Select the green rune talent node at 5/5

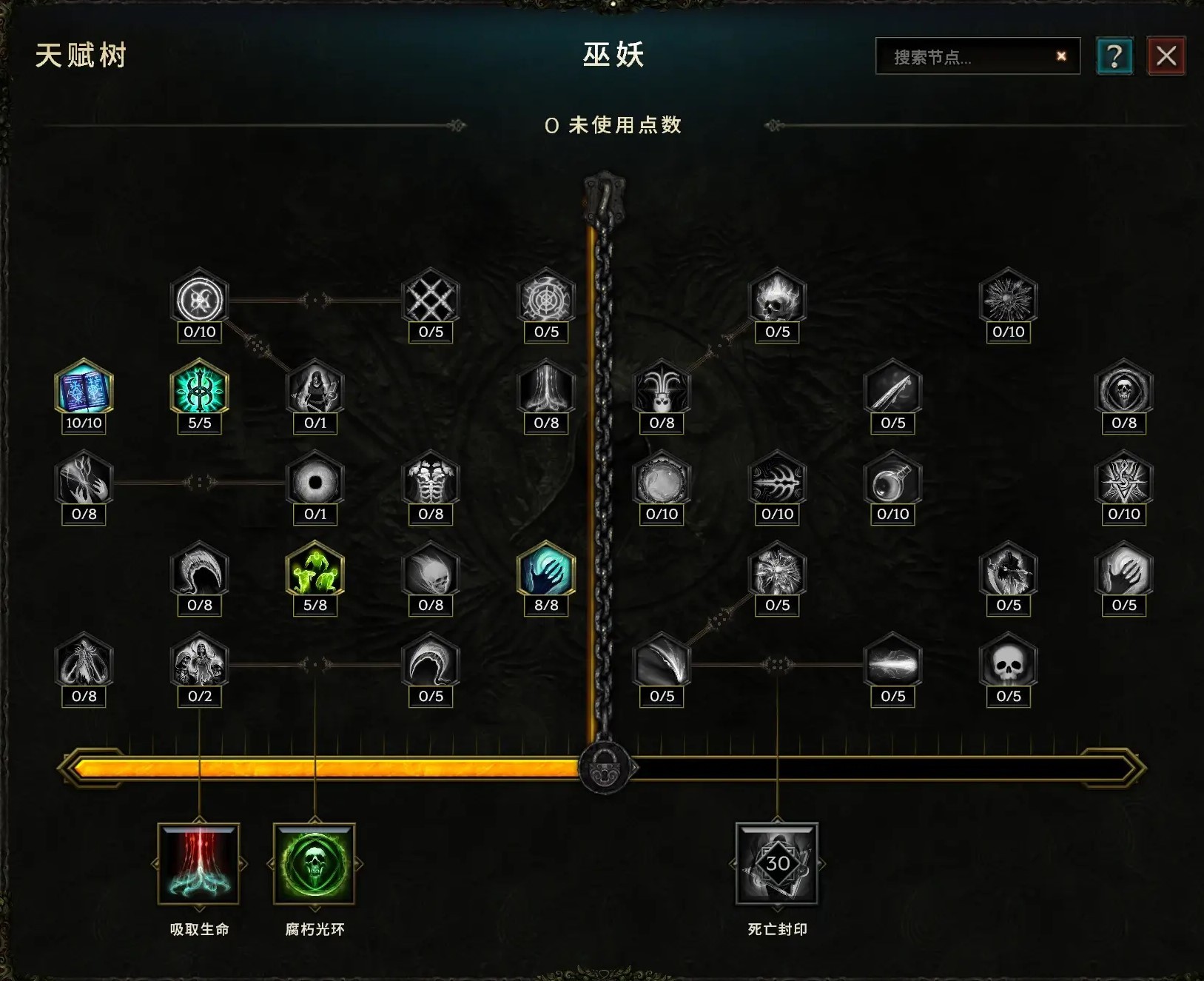[198, 392]
